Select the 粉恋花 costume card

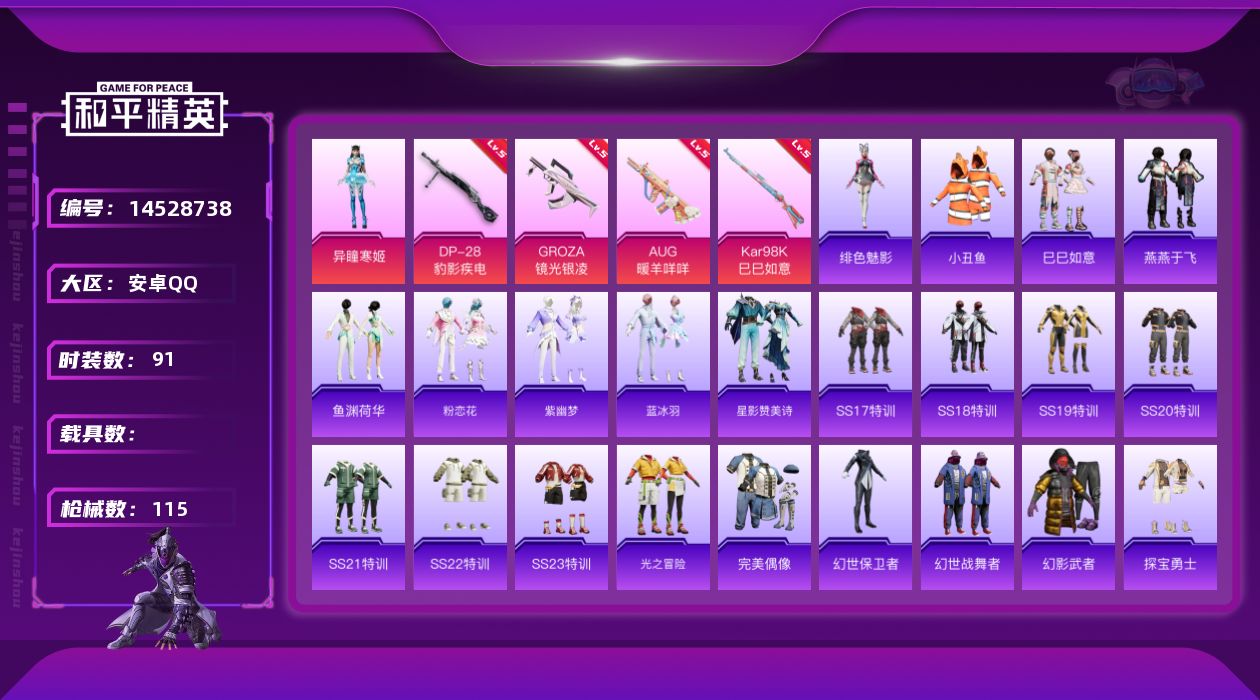click(x=460, y=364)
